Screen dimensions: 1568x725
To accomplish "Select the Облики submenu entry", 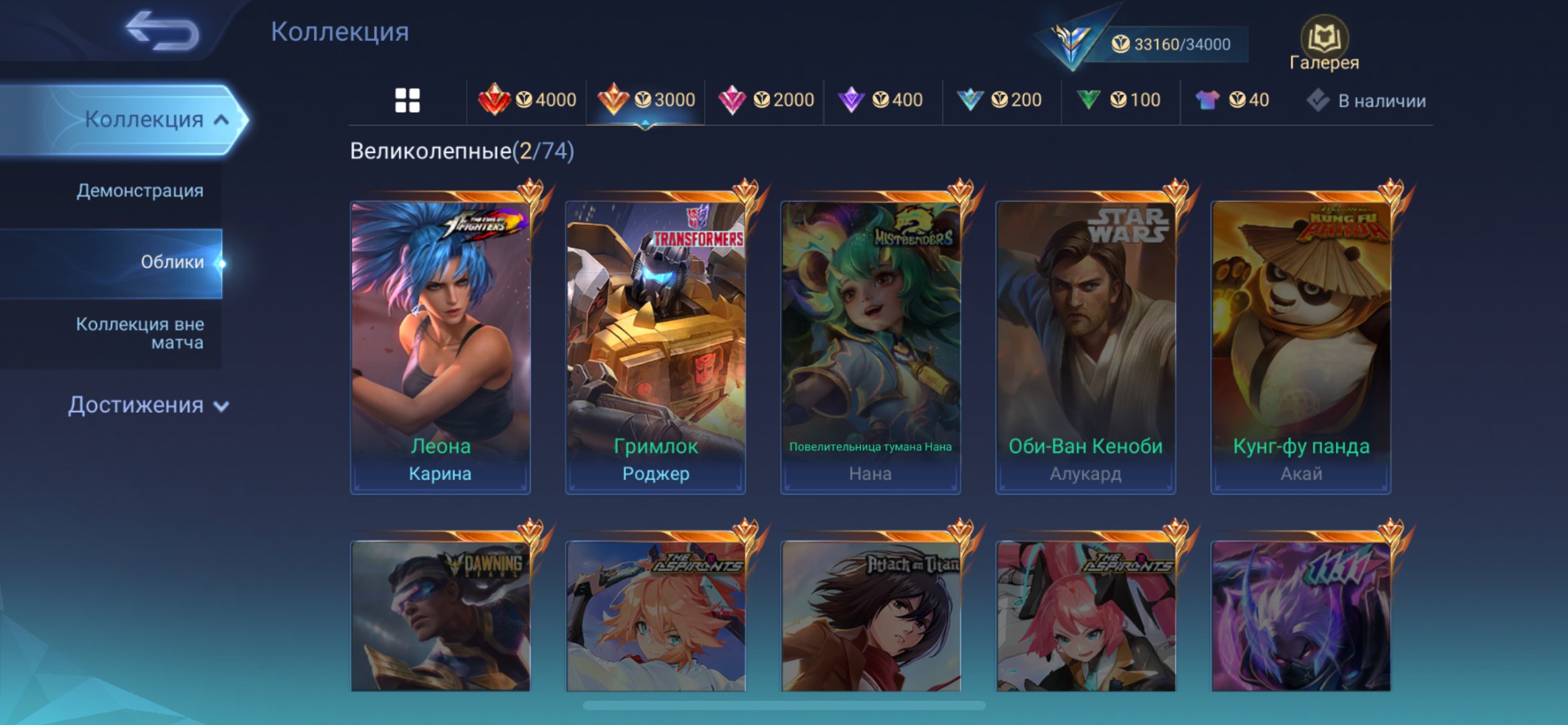I will pos(172,262).
